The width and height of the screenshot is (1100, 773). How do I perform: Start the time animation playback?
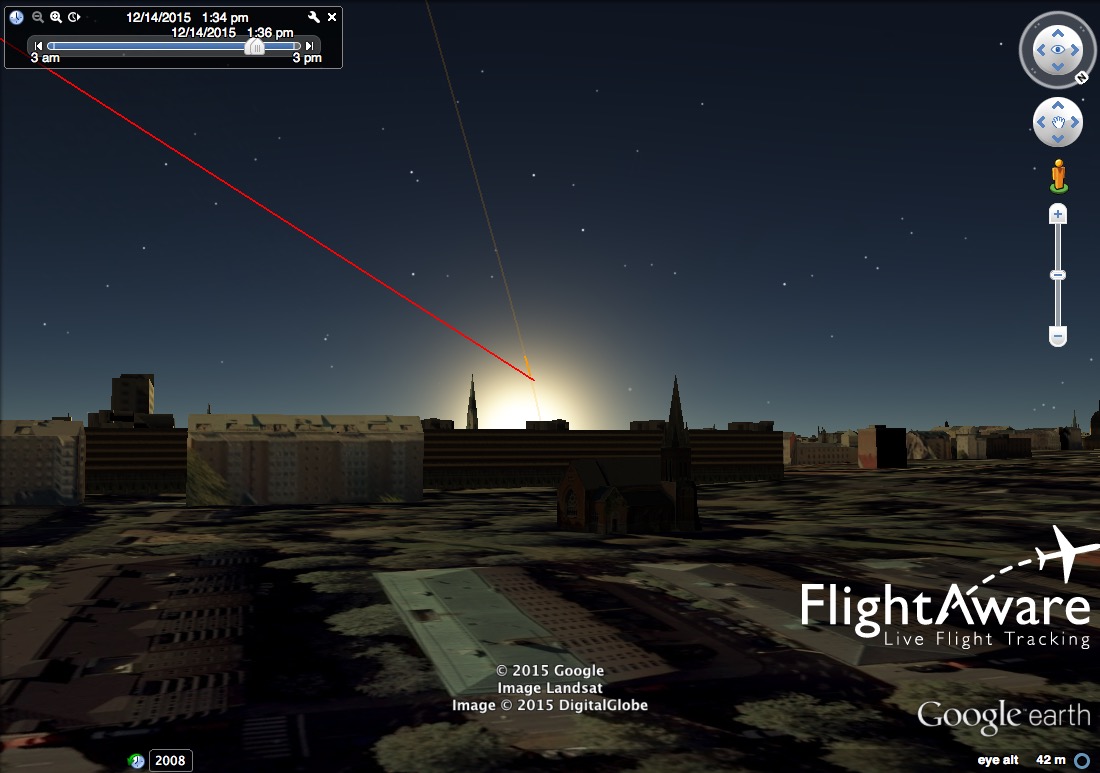[x=74, y=17]
